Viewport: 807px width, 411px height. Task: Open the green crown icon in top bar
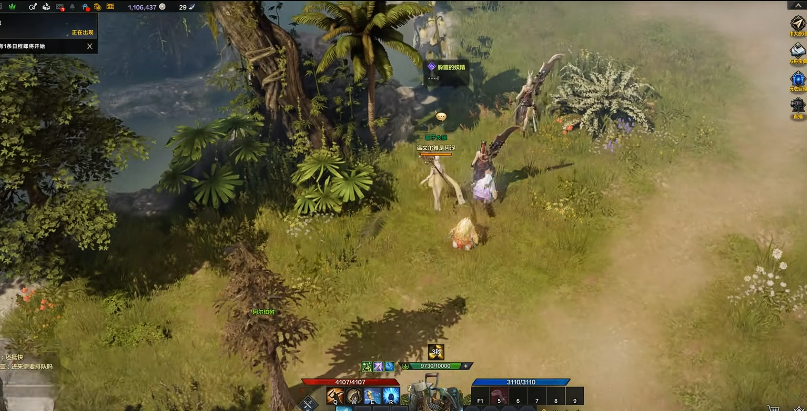point(12,6)
